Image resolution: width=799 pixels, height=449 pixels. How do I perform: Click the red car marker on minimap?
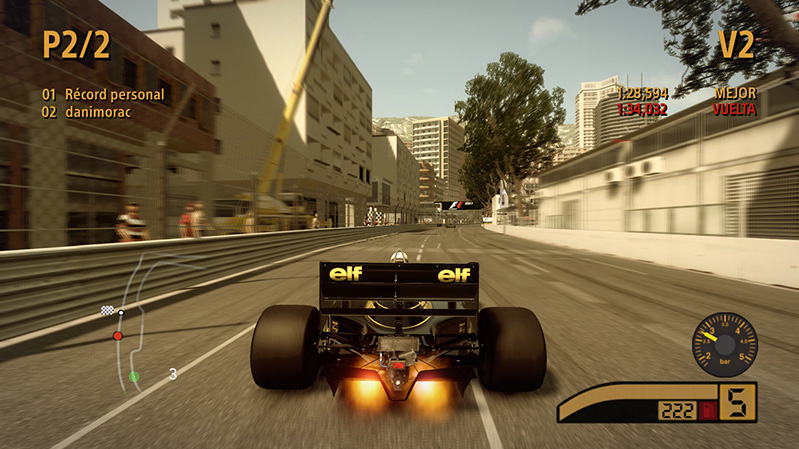tap(118, 335)
